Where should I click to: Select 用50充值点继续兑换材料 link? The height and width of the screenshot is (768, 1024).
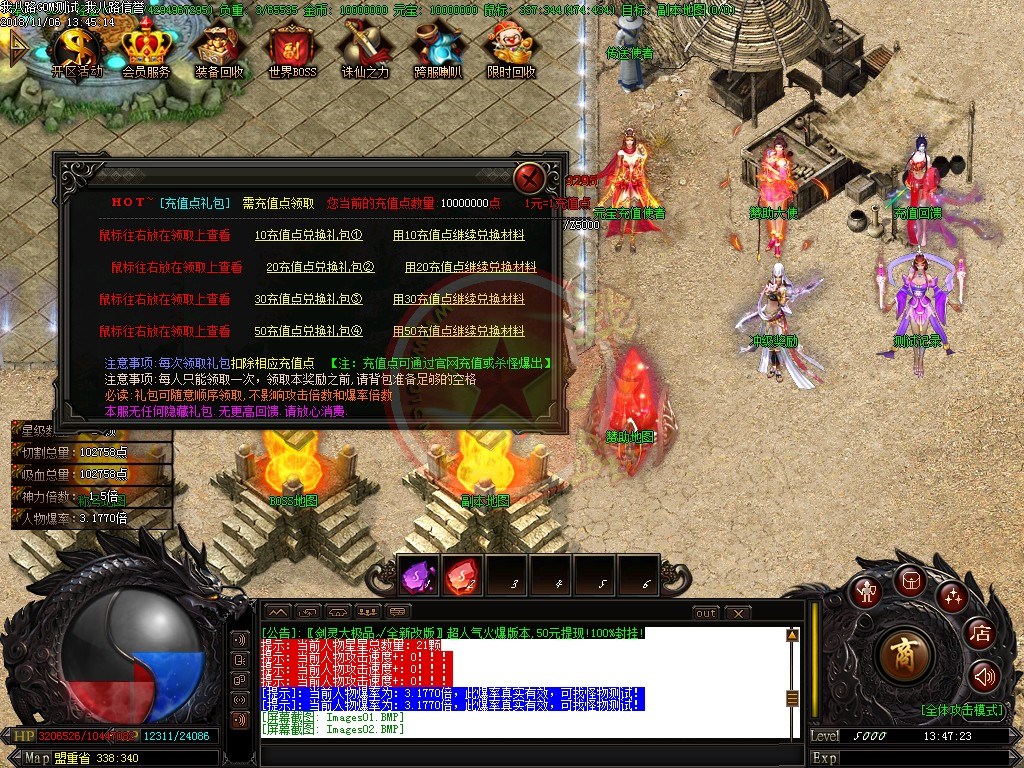(x=458, y=332)
